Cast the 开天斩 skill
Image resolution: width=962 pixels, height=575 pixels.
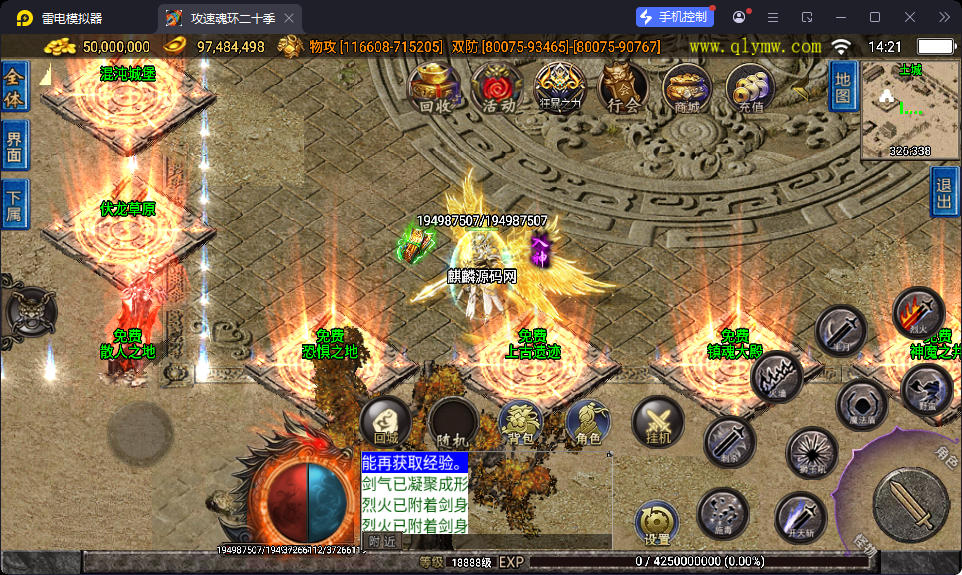click(800, 517)
